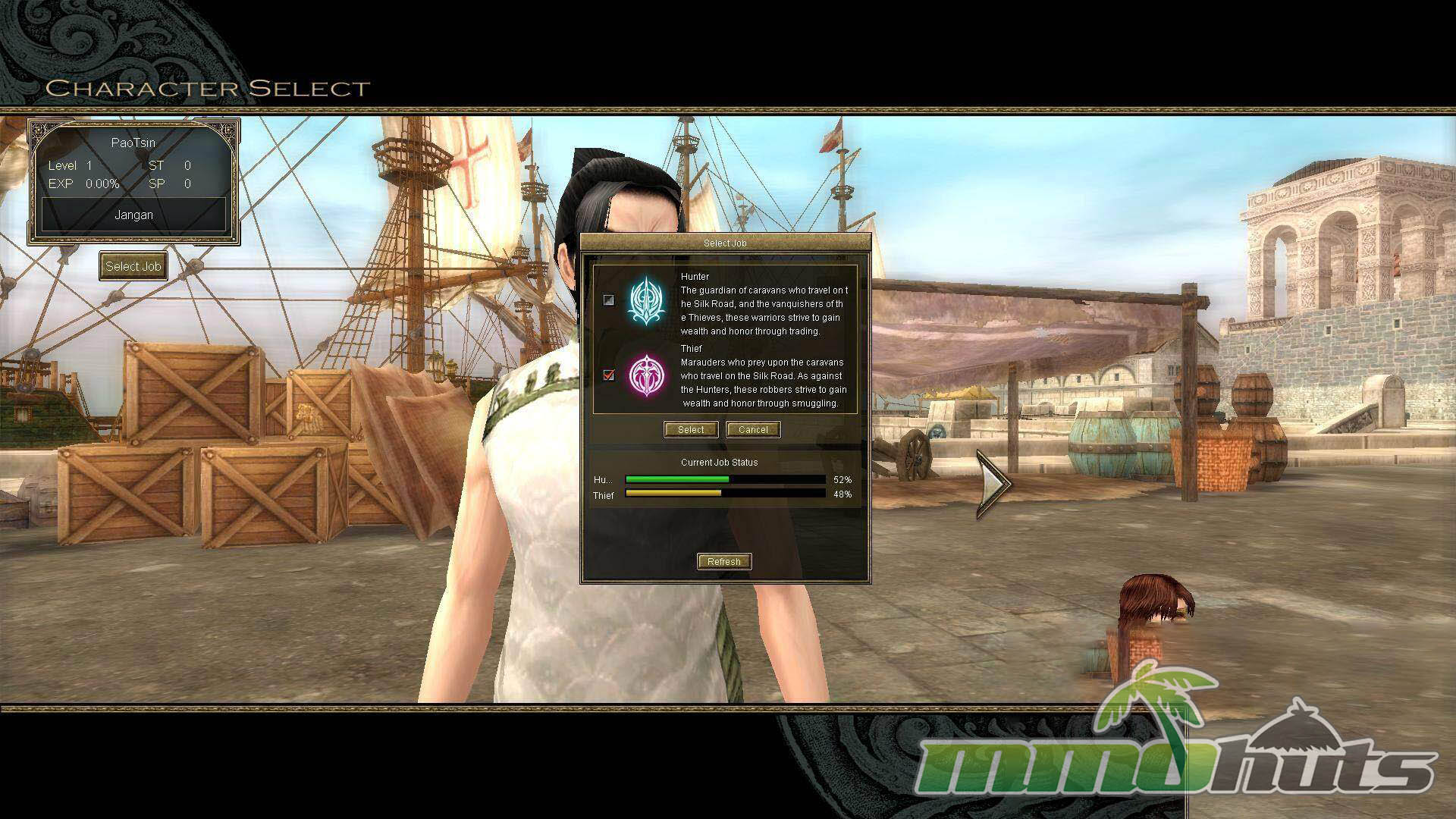Choose the cyan Hunter emblem
Image resolution: width=1456 pixels, height=819 pixels.
tap(646, 300)
